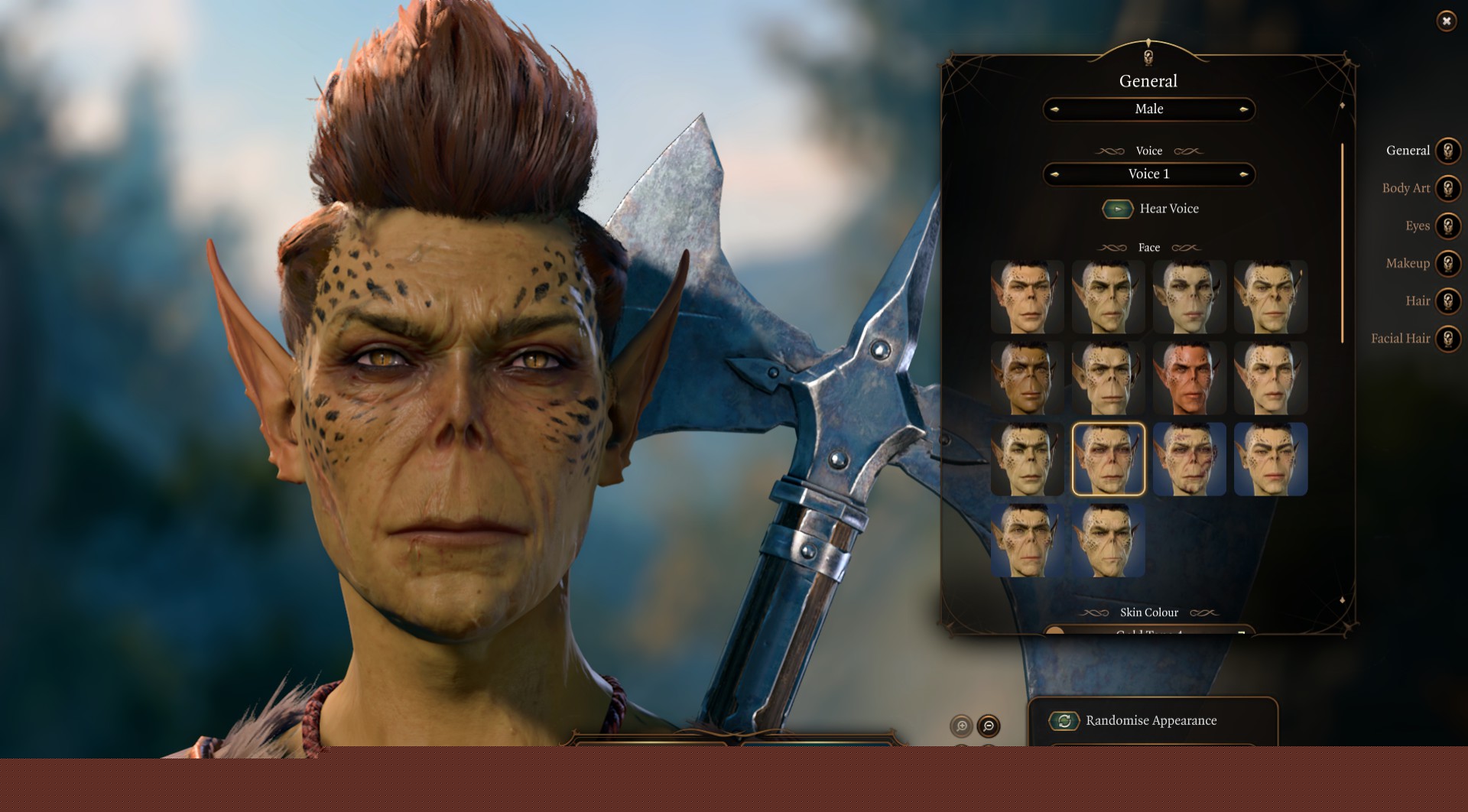The width and height of the screenshot is (1468, 812).
Task: Zoom in on the character portrait
Action: click(961, 726)
